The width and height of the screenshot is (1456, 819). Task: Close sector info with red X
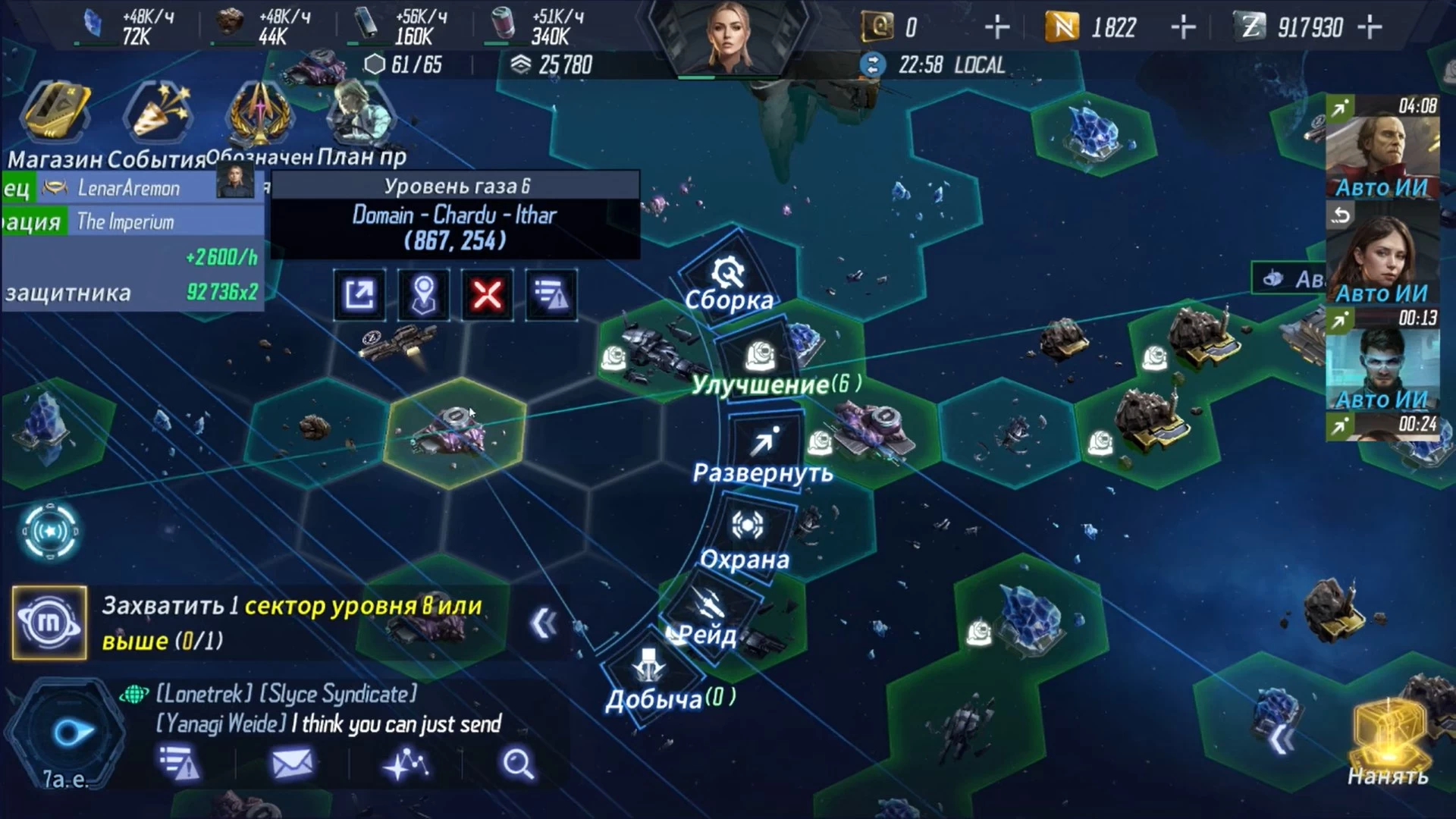(x=487, y=294)
